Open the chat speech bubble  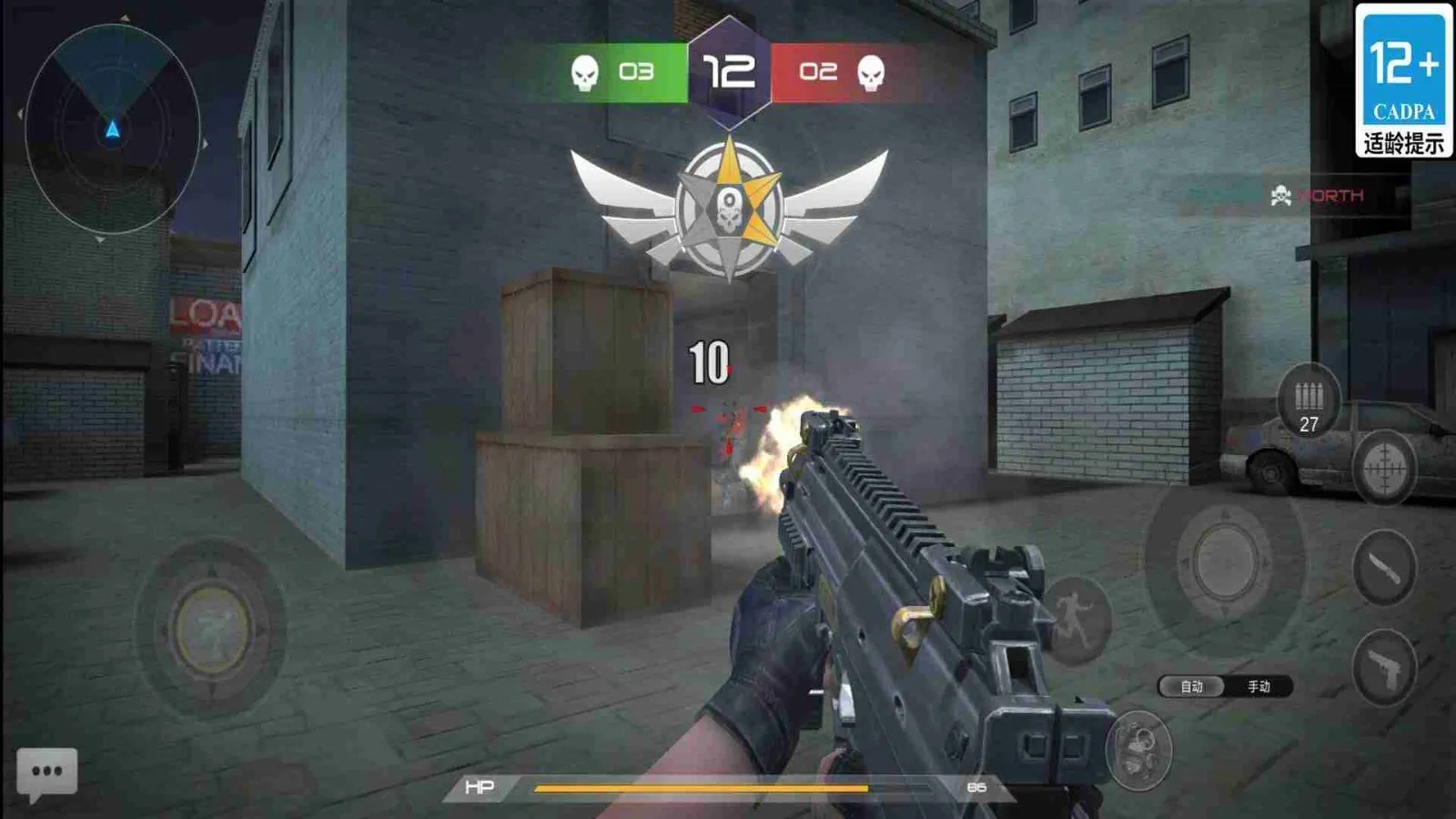click(x=46, y=773)
